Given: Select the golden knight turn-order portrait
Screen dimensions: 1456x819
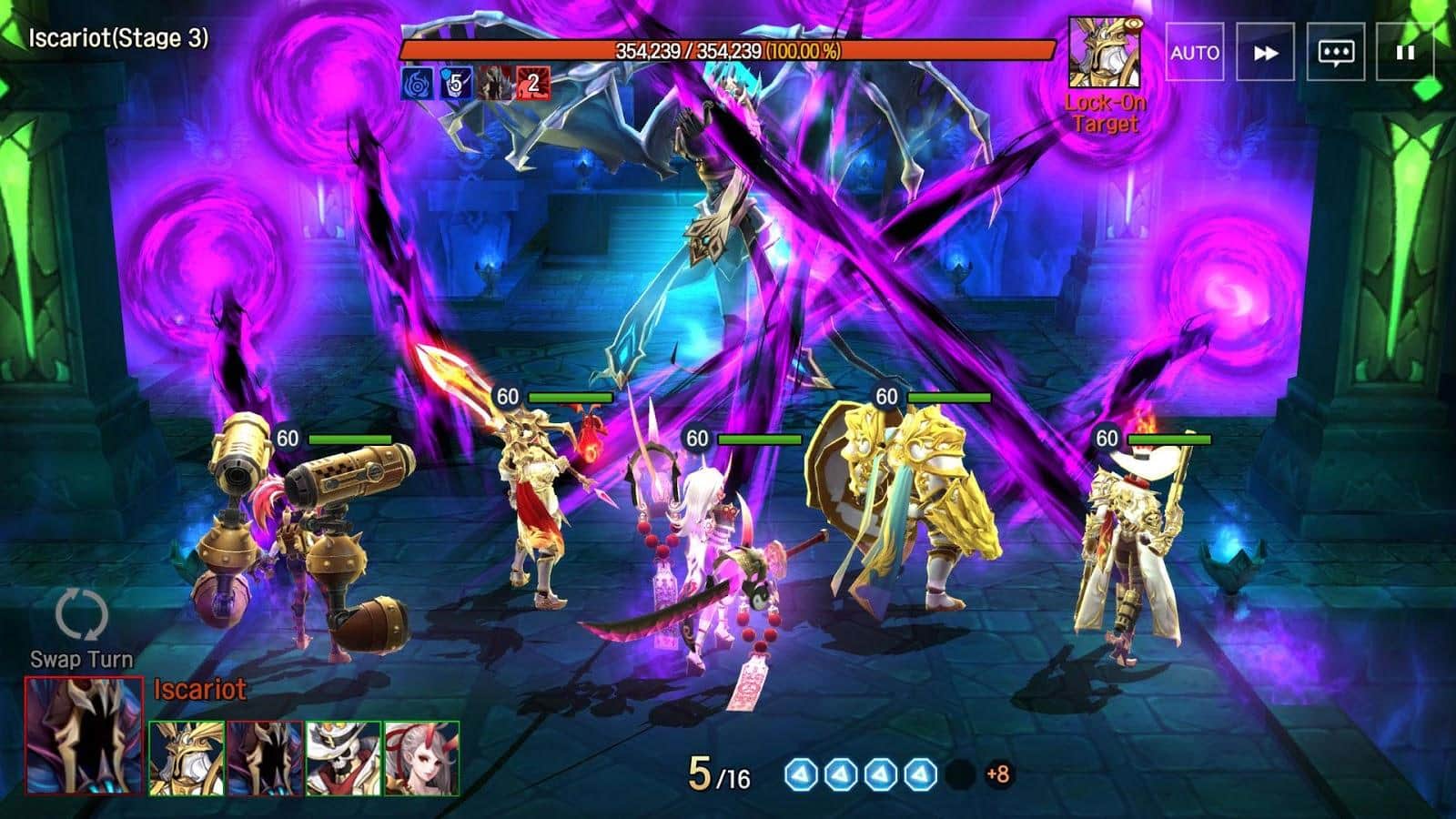Looking at the screenshot, I should click(187, 758).
